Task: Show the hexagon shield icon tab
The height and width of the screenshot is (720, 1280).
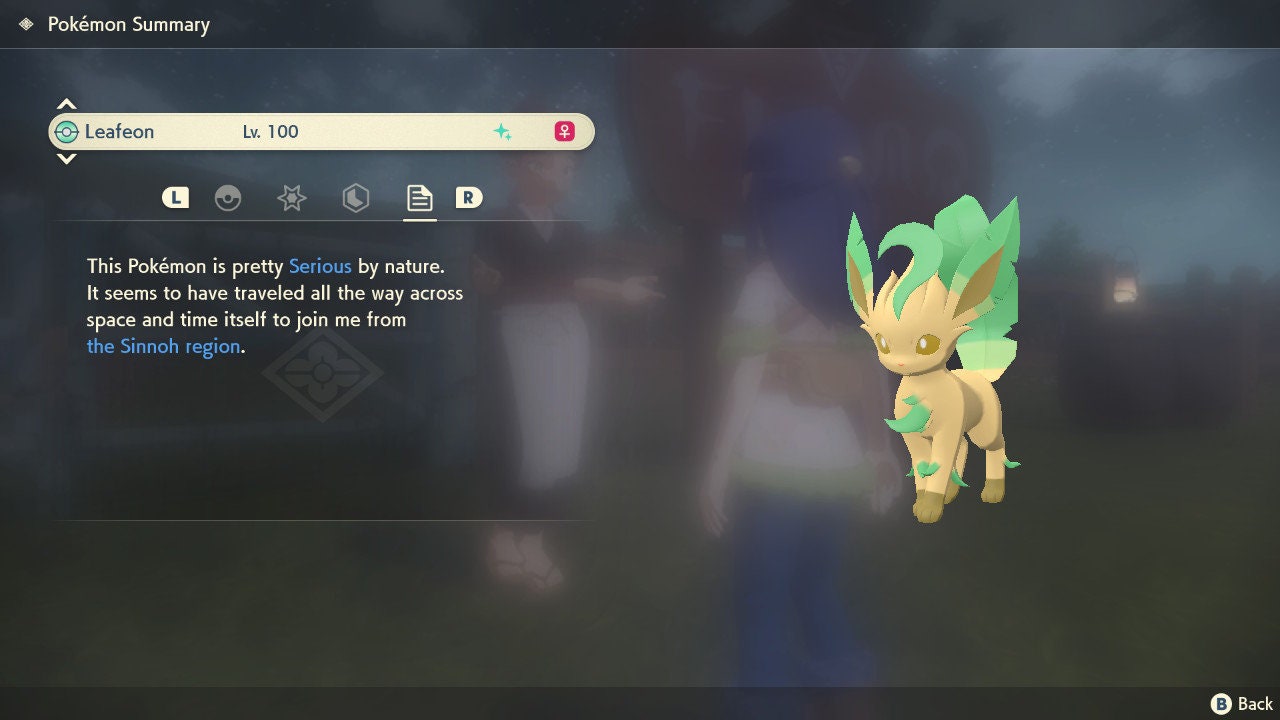Action: pos(355,198)
